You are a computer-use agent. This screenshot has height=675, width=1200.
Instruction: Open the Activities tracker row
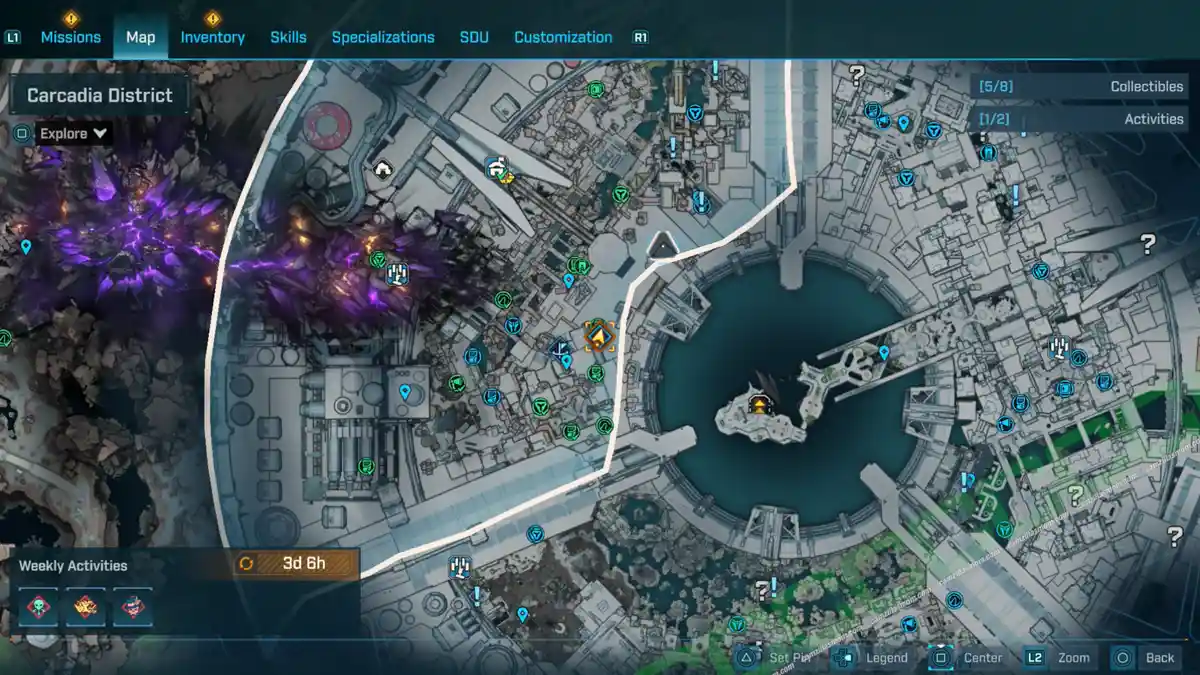[1079, 119]
